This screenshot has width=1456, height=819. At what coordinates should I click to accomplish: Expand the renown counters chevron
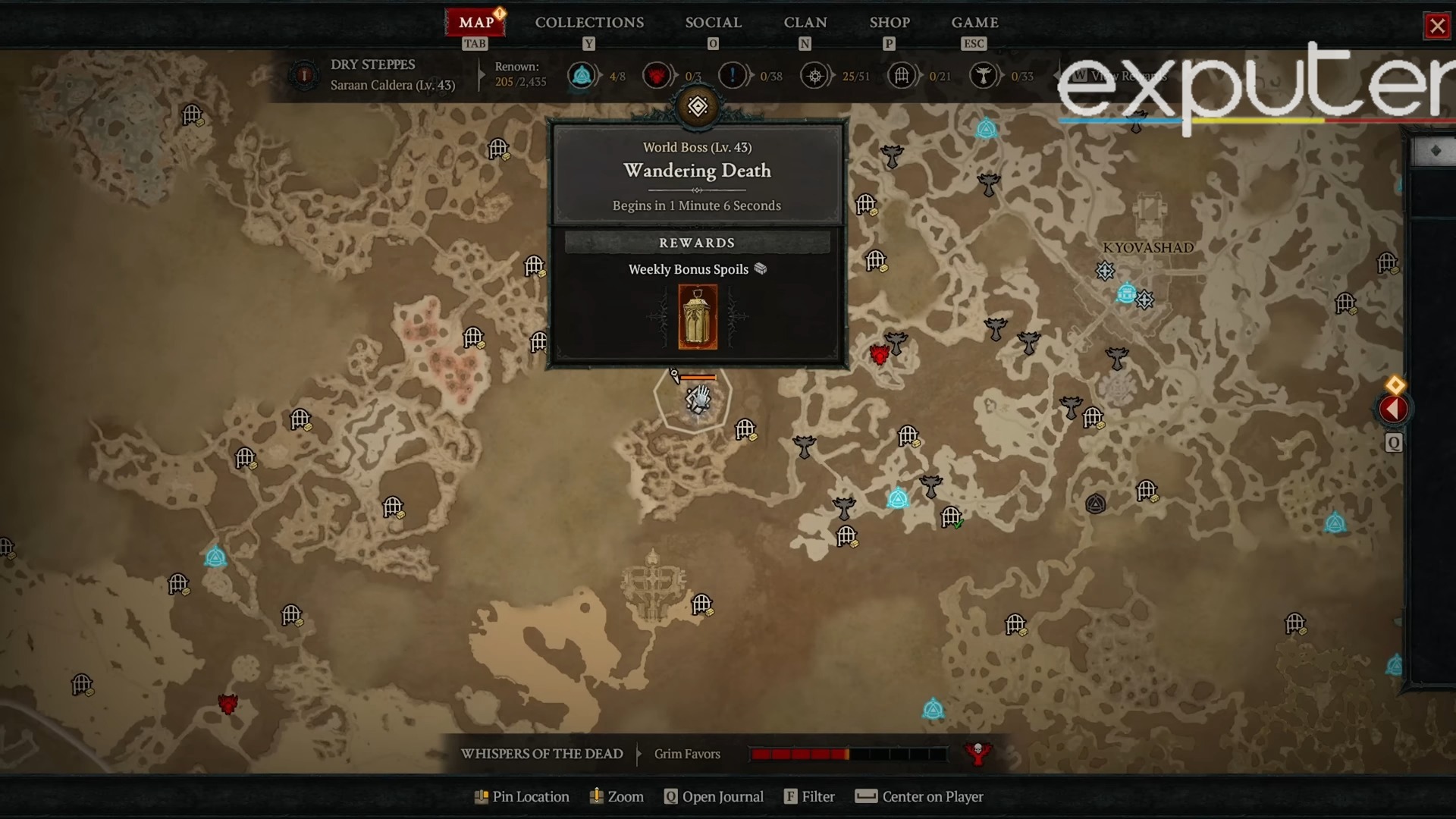click(480, 76)
